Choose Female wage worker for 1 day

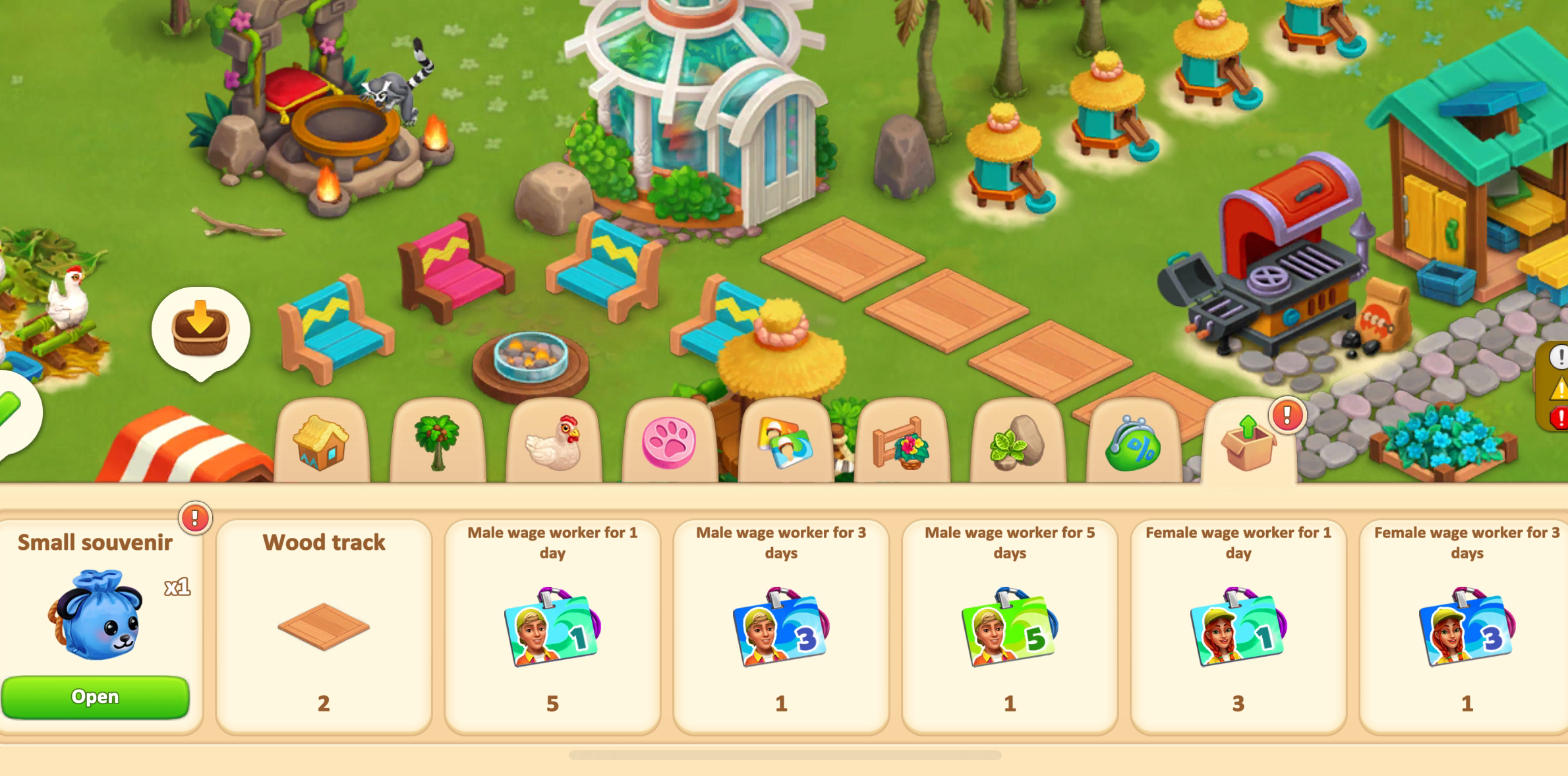(1238, 626)
